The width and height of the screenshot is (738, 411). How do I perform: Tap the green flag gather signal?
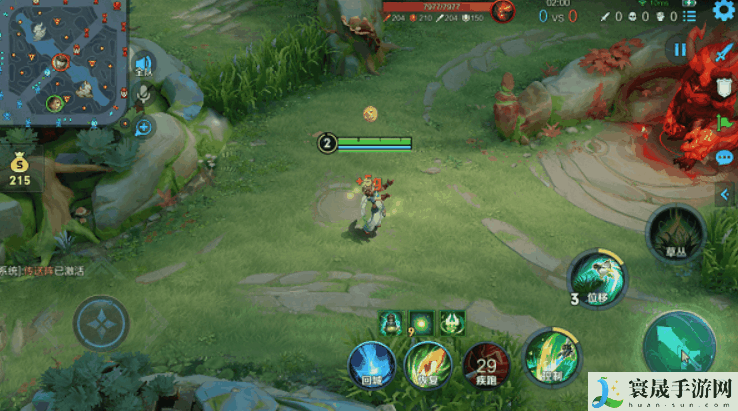point(724,123)
